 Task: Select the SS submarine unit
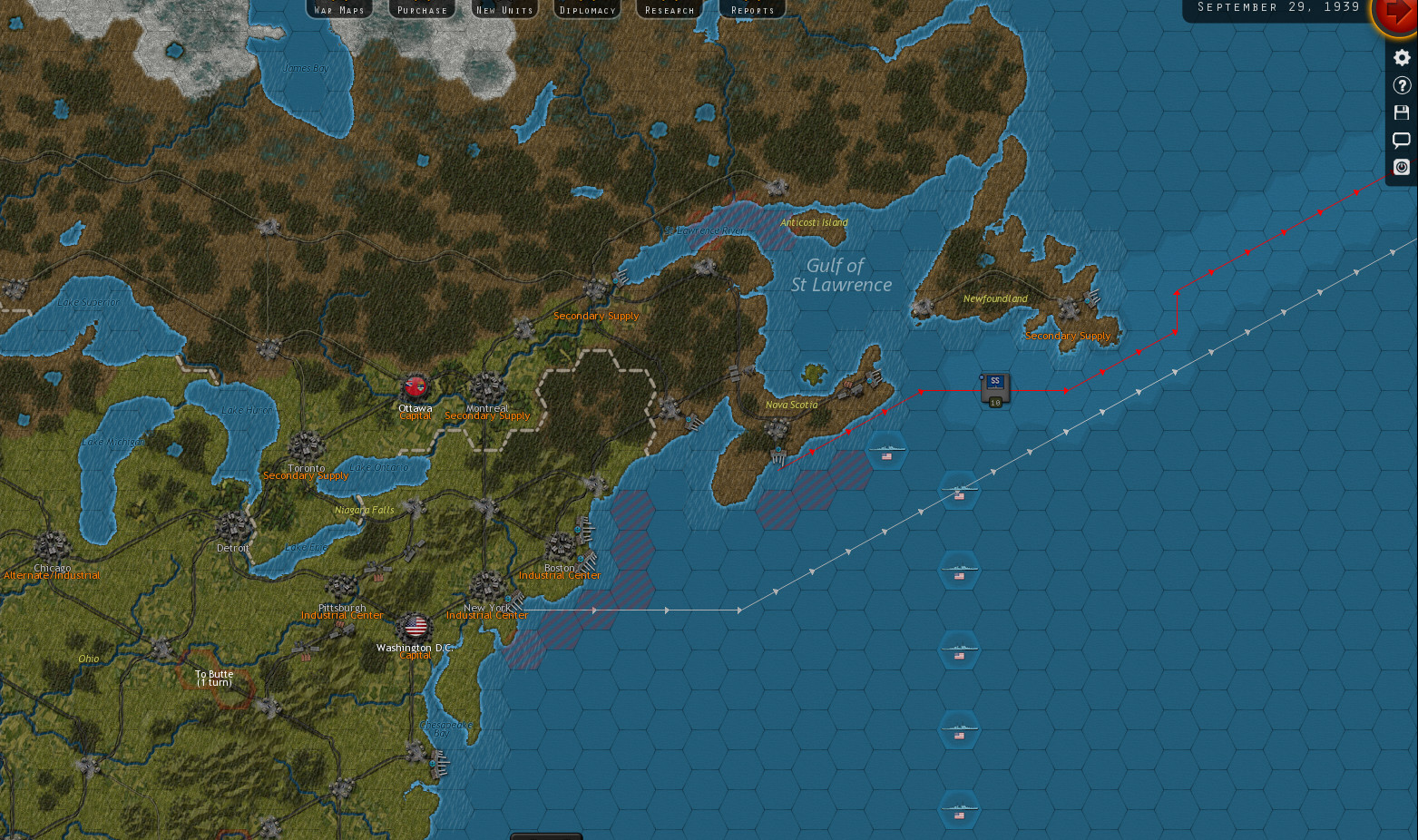(995, 388)
